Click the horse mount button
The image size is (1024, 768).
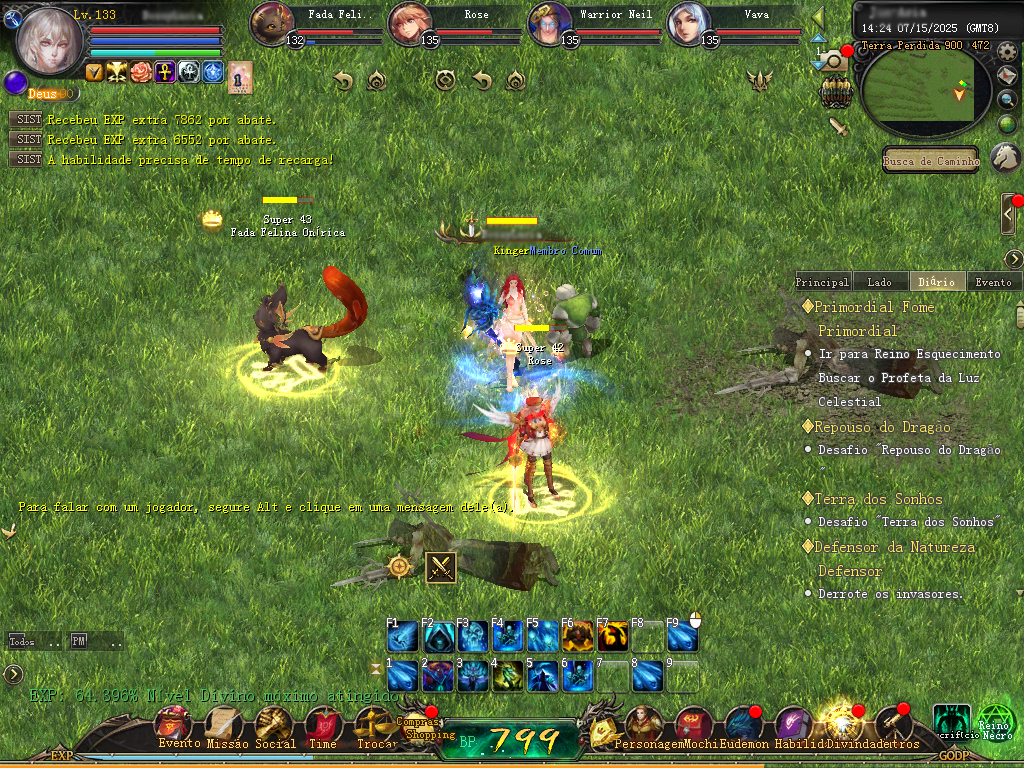pos(1005,157)
